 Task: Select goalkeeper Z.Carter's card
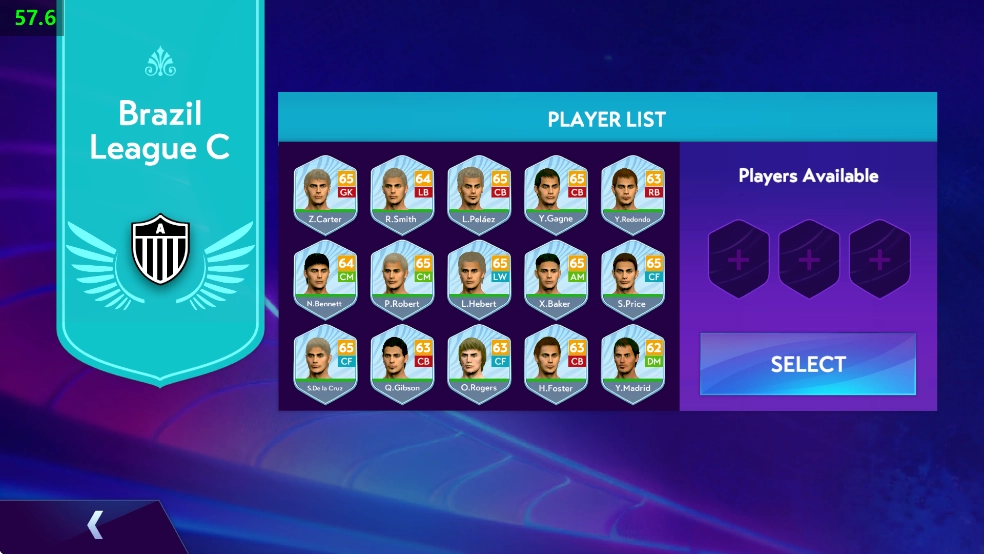(x=325, y=194)
